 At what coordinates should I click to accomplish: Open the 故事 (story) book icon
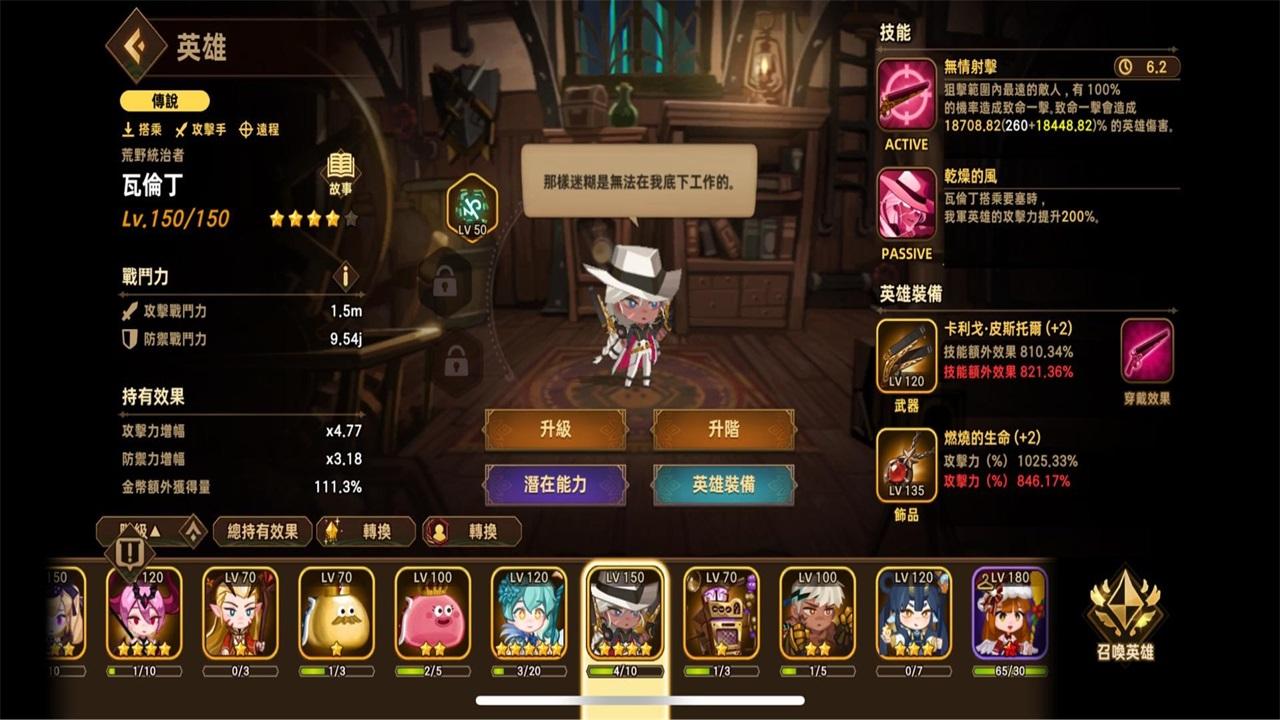click(340, 172)
